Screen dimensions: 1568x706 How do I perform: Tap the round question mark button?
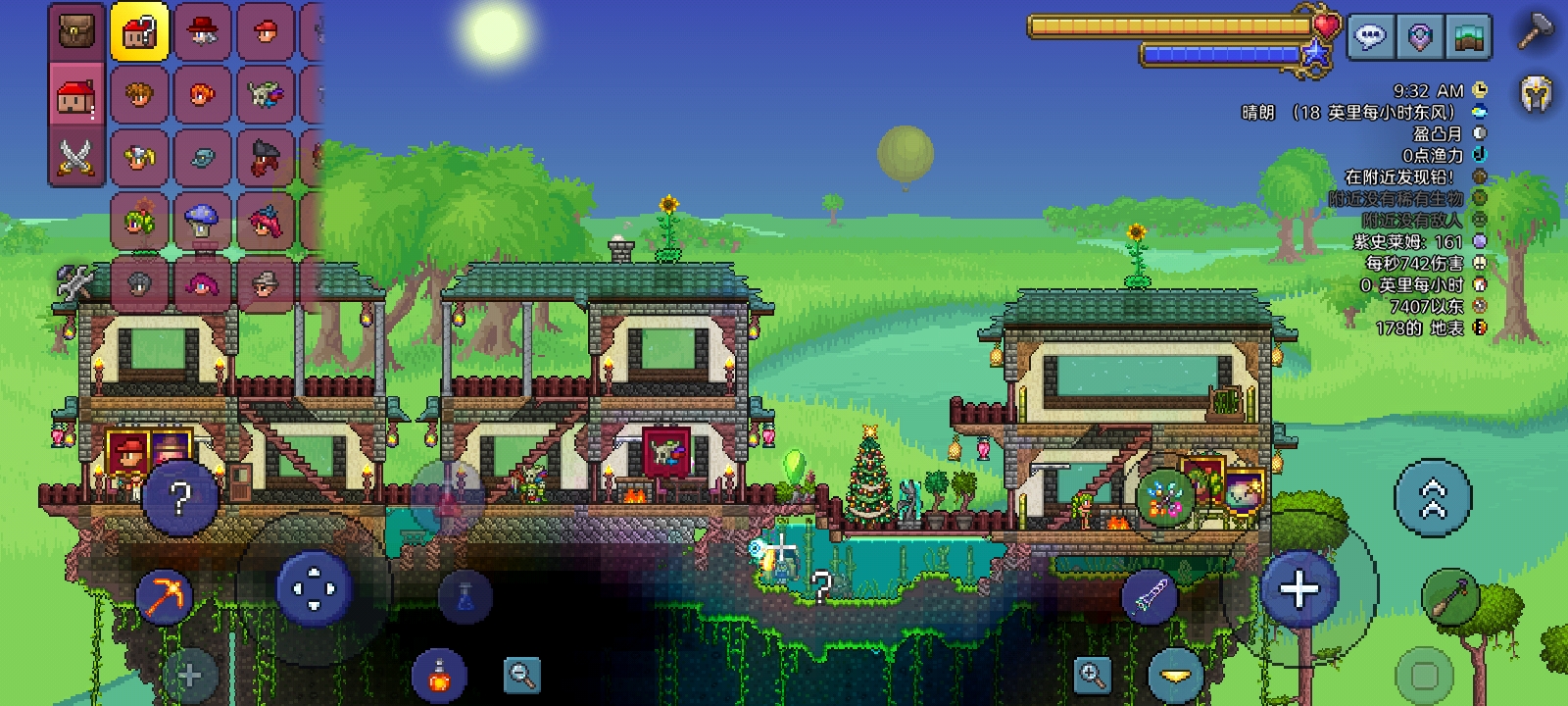point(179,498)
